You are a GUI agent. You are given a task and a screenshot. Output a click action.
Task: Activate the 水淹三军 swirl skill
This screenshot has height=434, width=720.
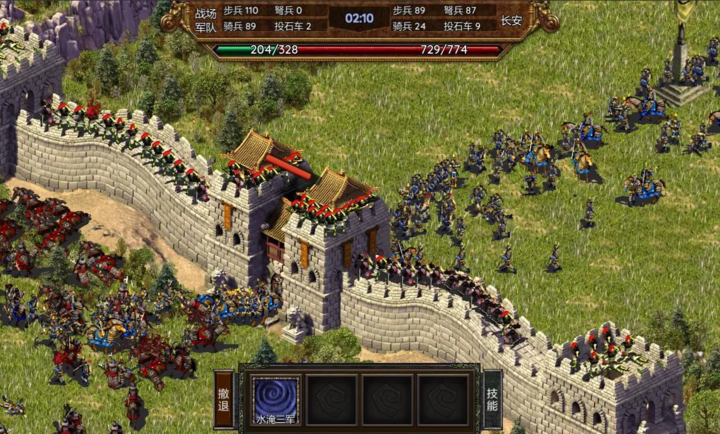pyautogui.click(x=274, y=400)
